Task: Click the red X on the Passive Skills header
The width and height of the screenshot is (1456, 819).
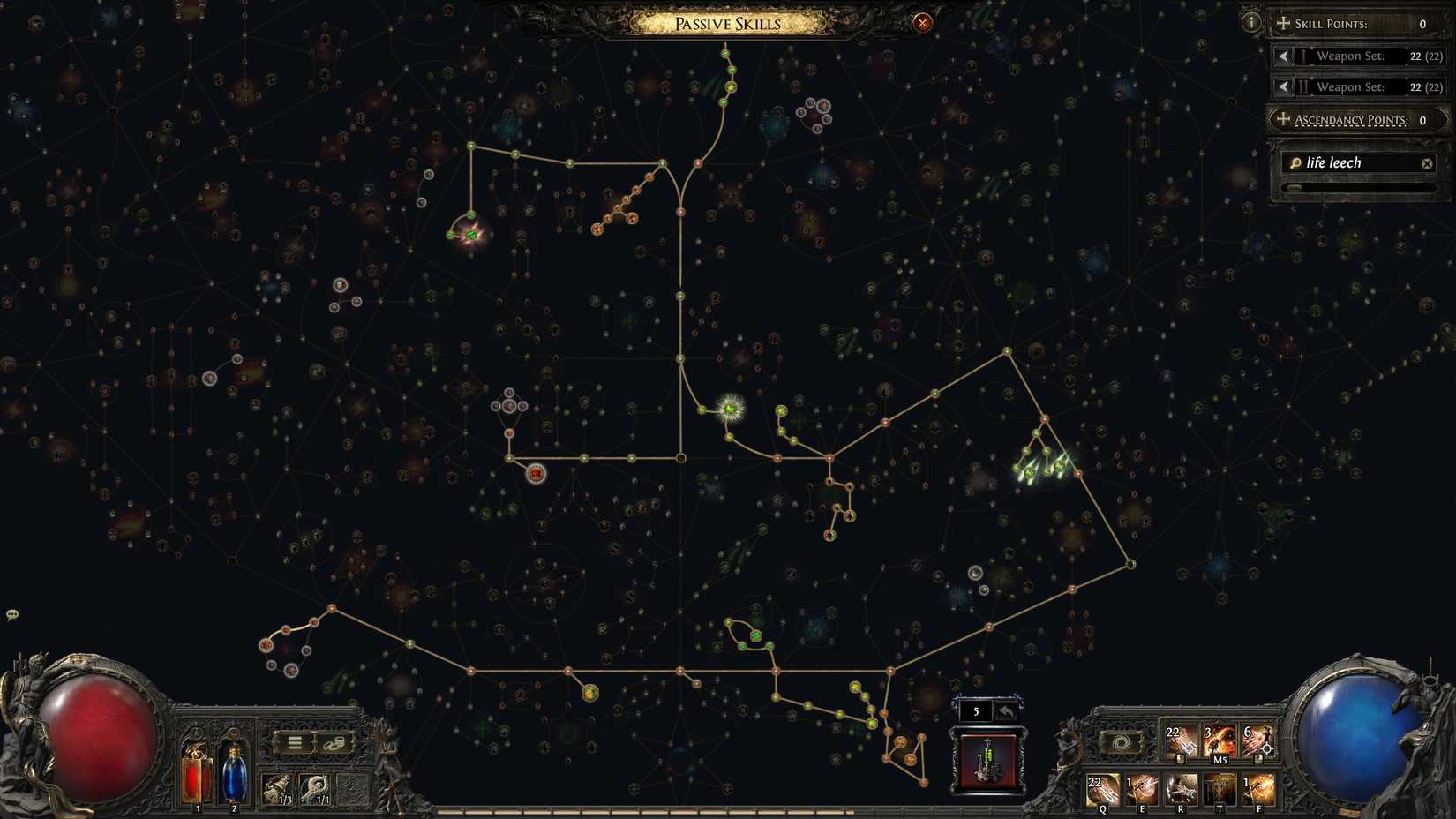Action: (x=921, y=23)
